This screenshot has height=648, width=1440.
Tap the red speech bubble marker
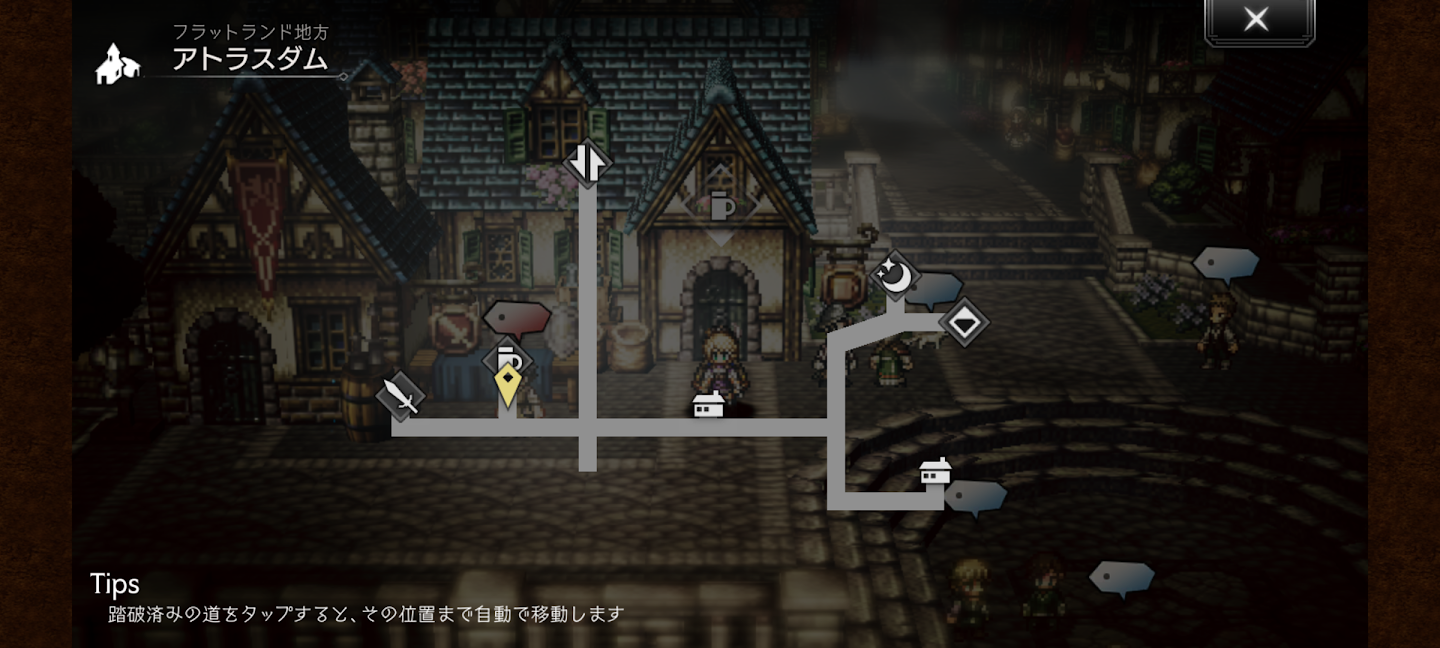517,318
